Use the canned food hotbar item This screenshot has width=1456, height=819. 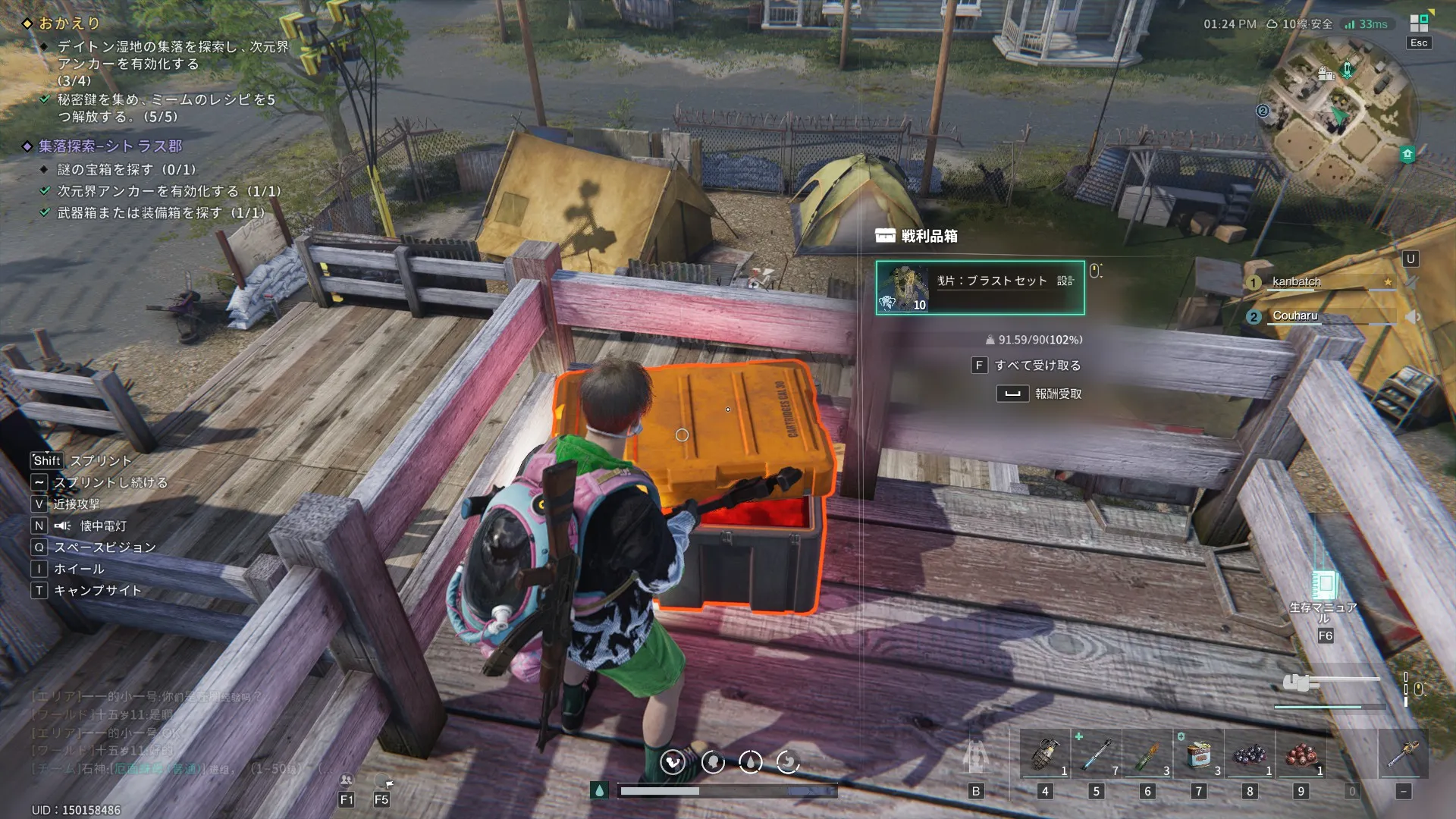point(1199,755)
